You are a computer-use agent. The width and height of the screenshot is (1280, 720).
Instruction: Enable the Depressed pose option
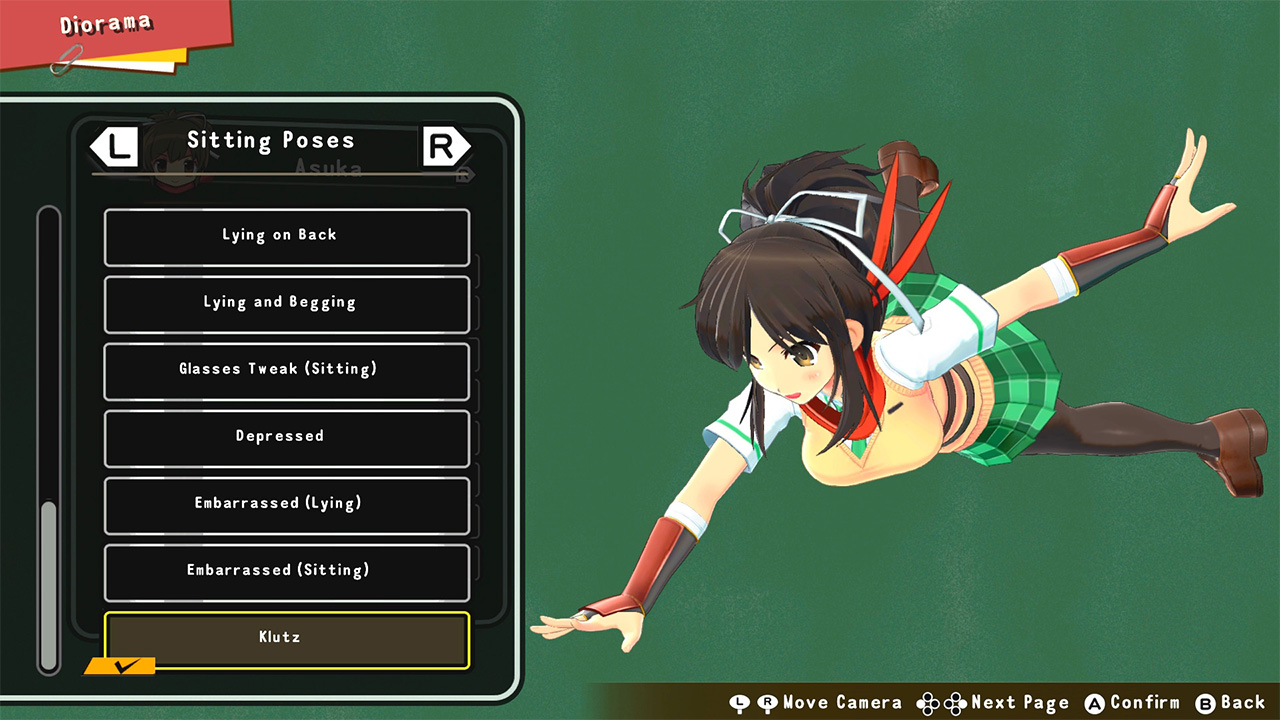pyautogui.click(x=286, y=437)
